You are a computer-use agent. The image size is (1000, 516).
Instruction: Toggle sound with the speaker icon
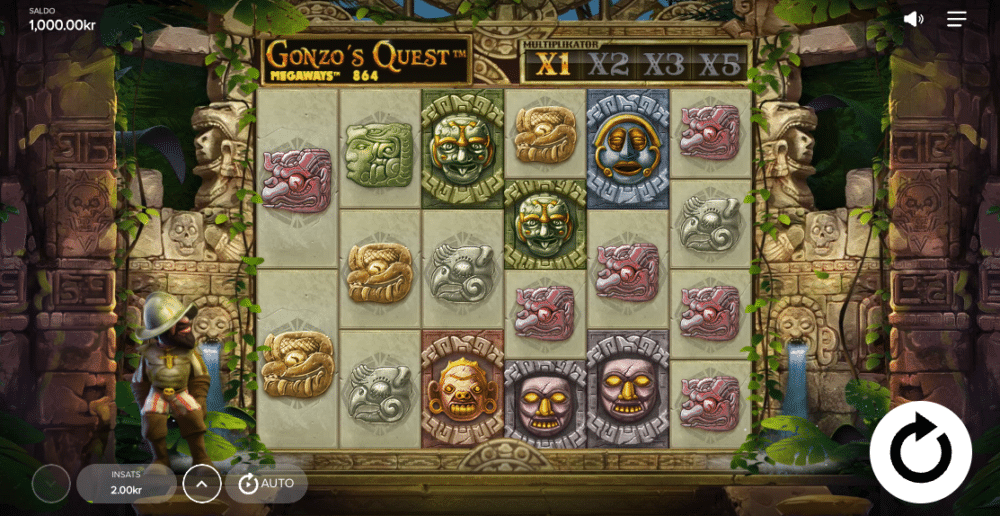pos(913,19)
